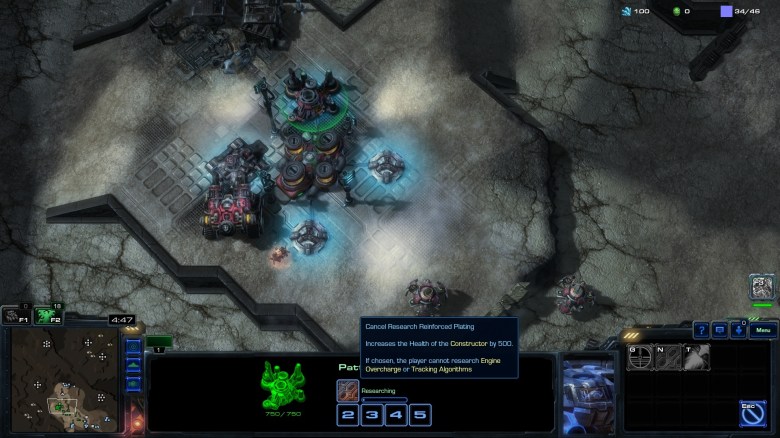Click the unit portrait panel
This screenshot has height=438, width=780.
588,393
